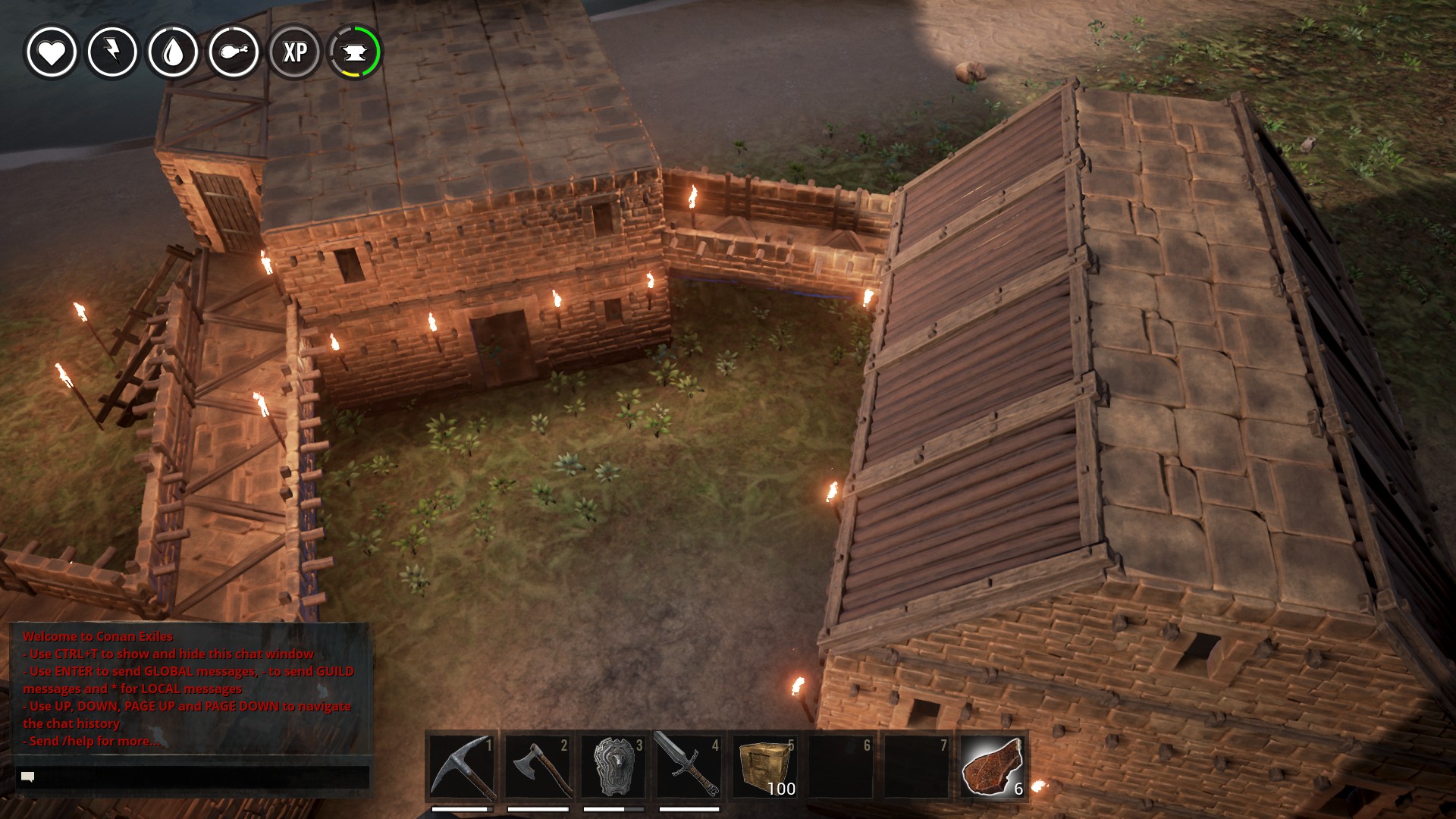Select the pickaxe in hotbar slot 1

coord(462,766)
